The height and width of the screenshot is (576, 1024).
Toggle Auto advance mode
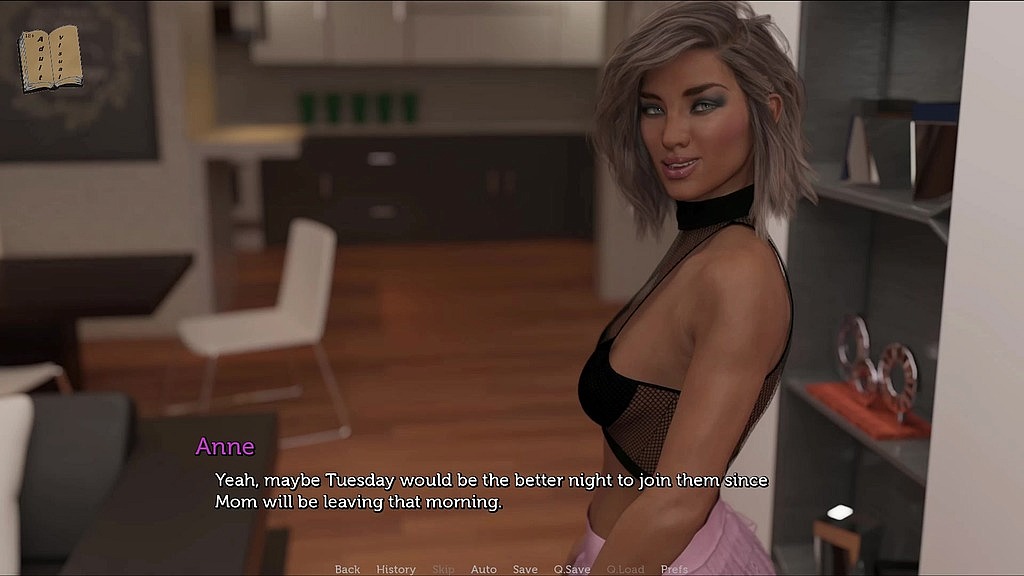click(x=483, y=569)
